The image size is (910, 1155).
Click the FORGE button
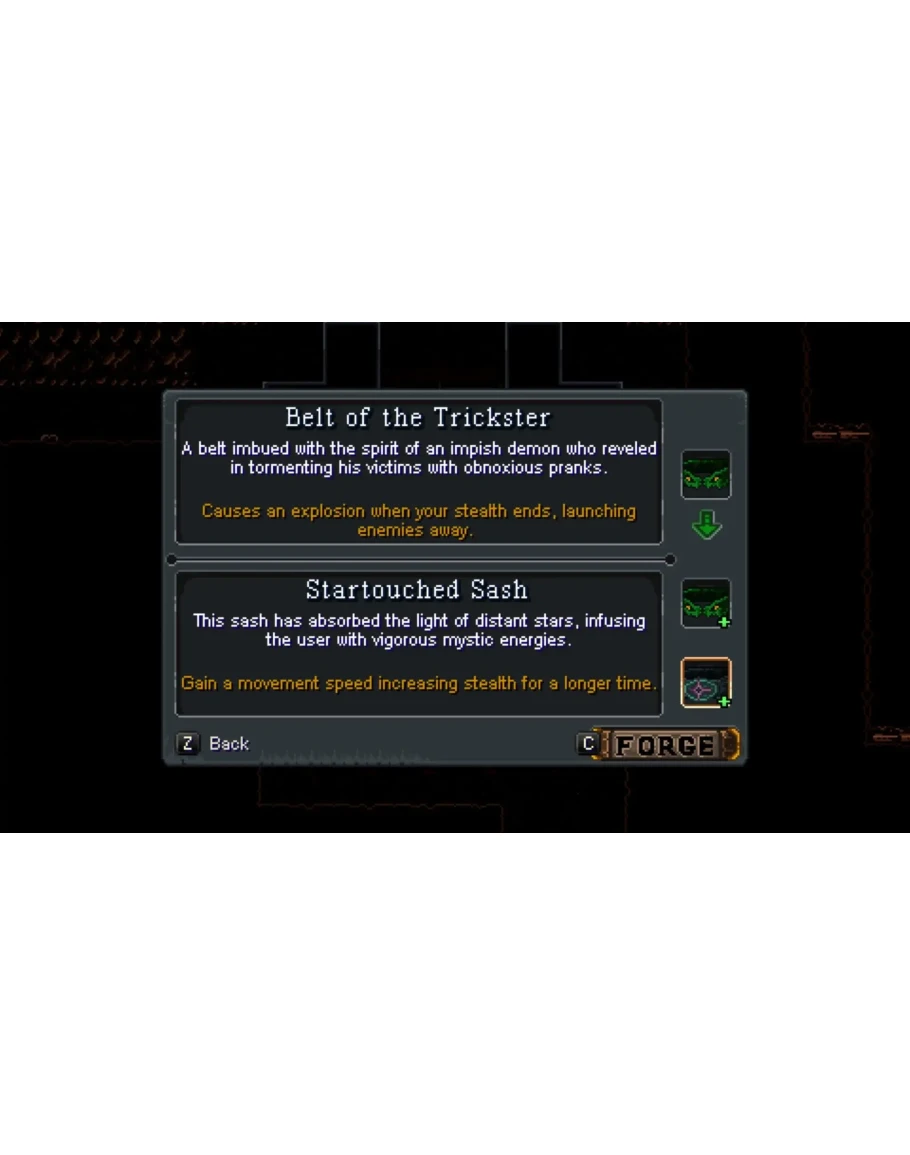point(664,745)
